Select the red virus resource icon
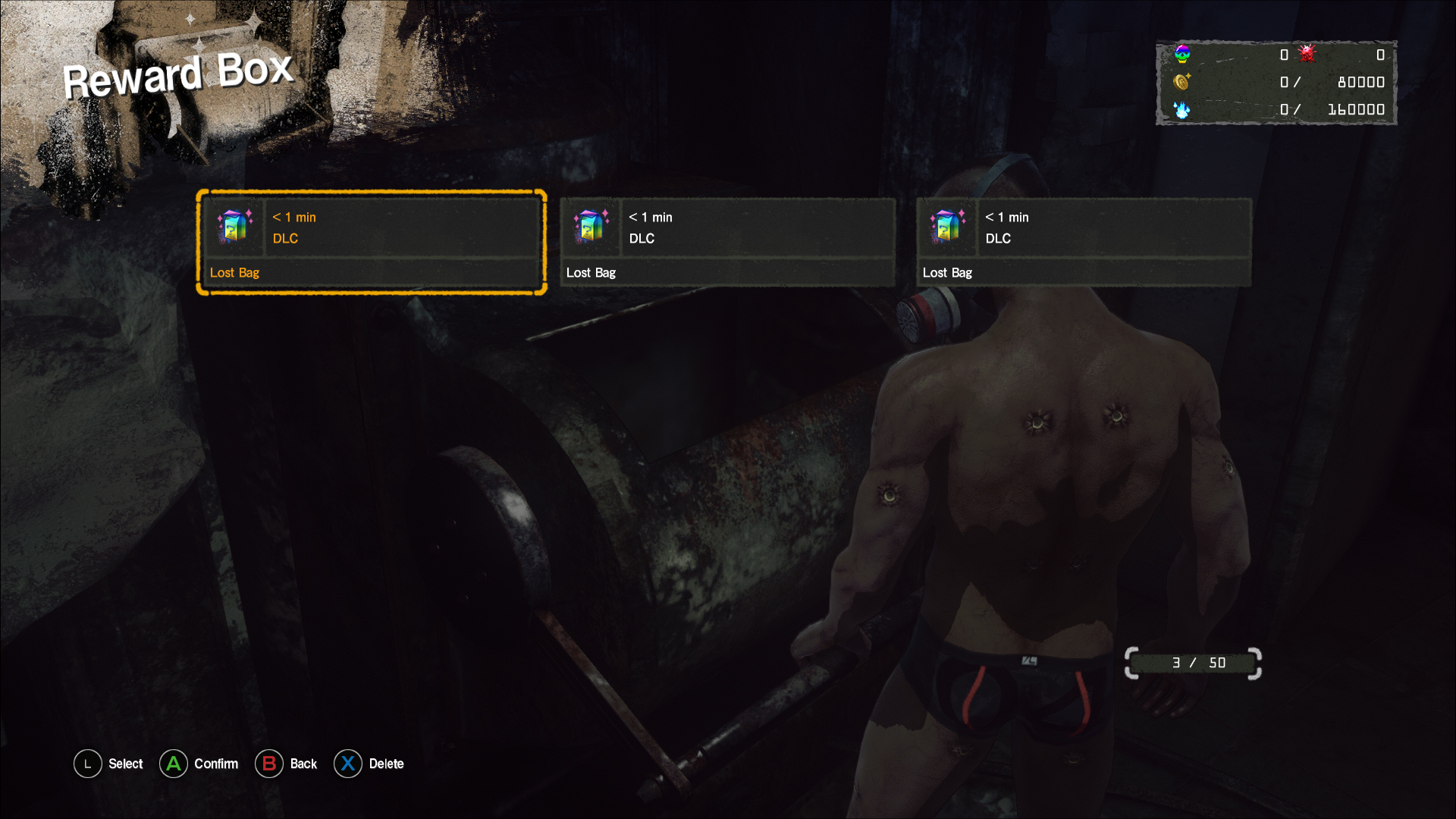The height and width of the screenshot is (819, 1456). click(1306, 55)
